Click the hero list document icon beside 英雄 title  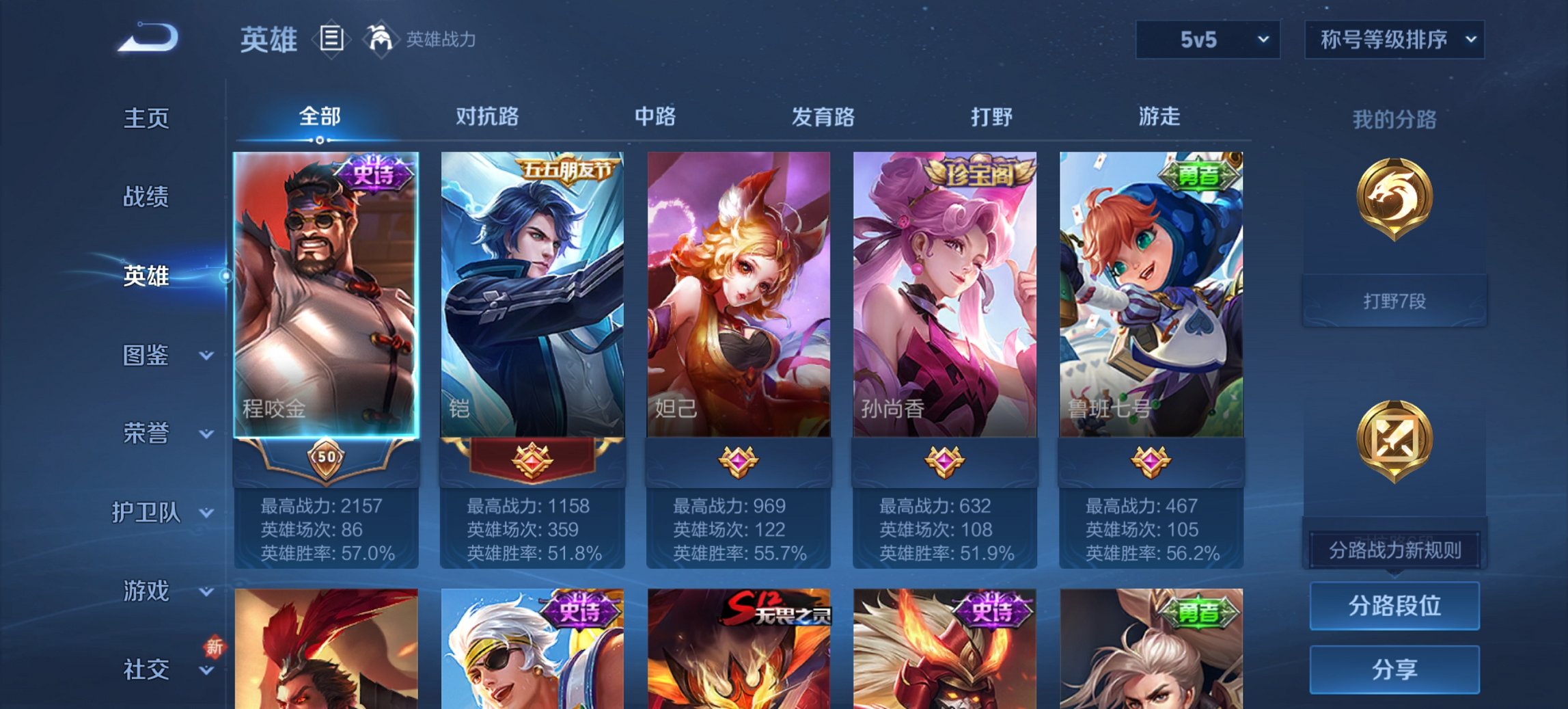(331, 40)
